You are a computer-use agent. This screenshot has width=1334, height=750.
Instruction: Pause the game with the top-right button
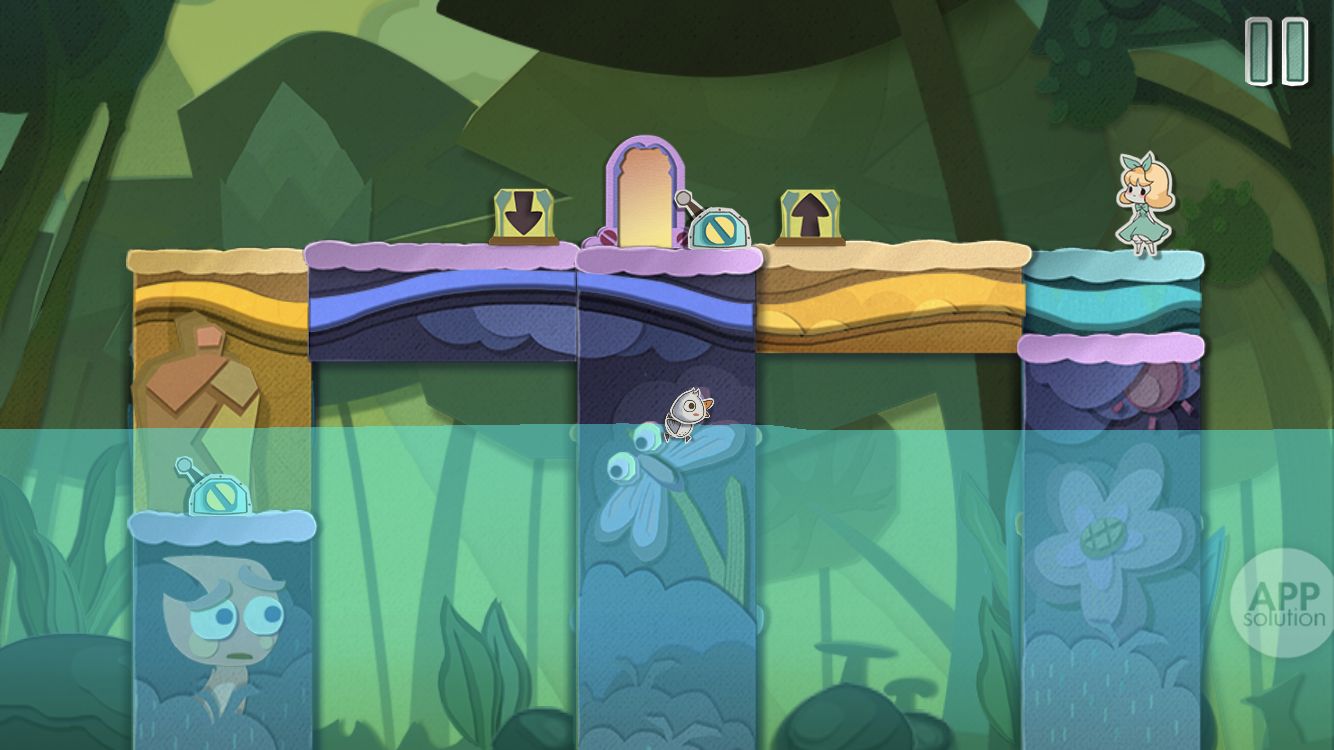coord(1277,52)
